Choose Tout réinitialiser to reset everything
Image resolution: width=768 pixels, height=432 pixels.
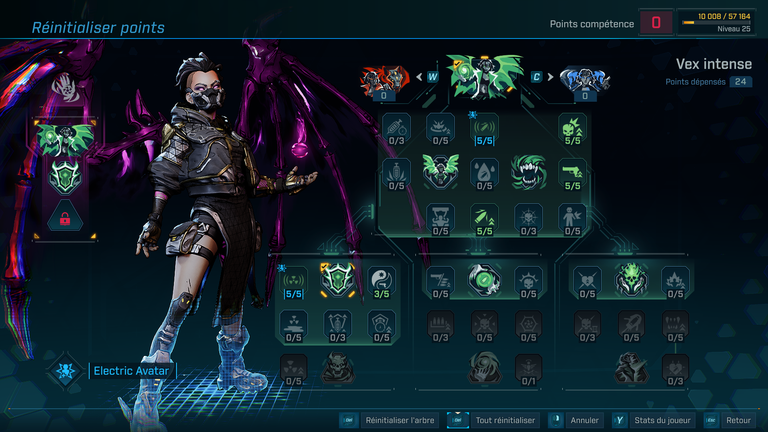point(503,421)
